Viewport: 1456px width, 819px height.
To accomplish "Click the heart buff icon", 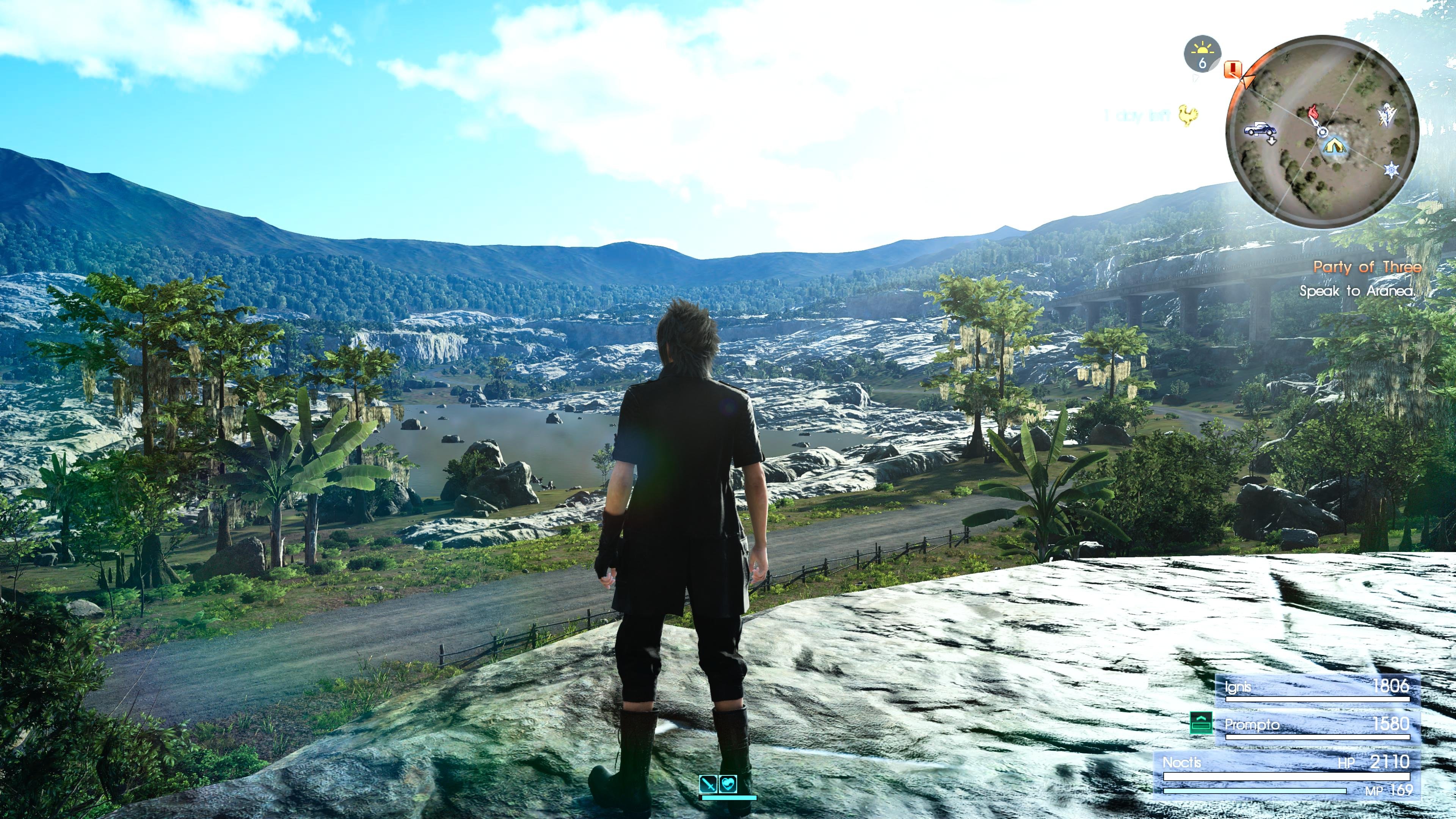I will [x=729, y=784].
